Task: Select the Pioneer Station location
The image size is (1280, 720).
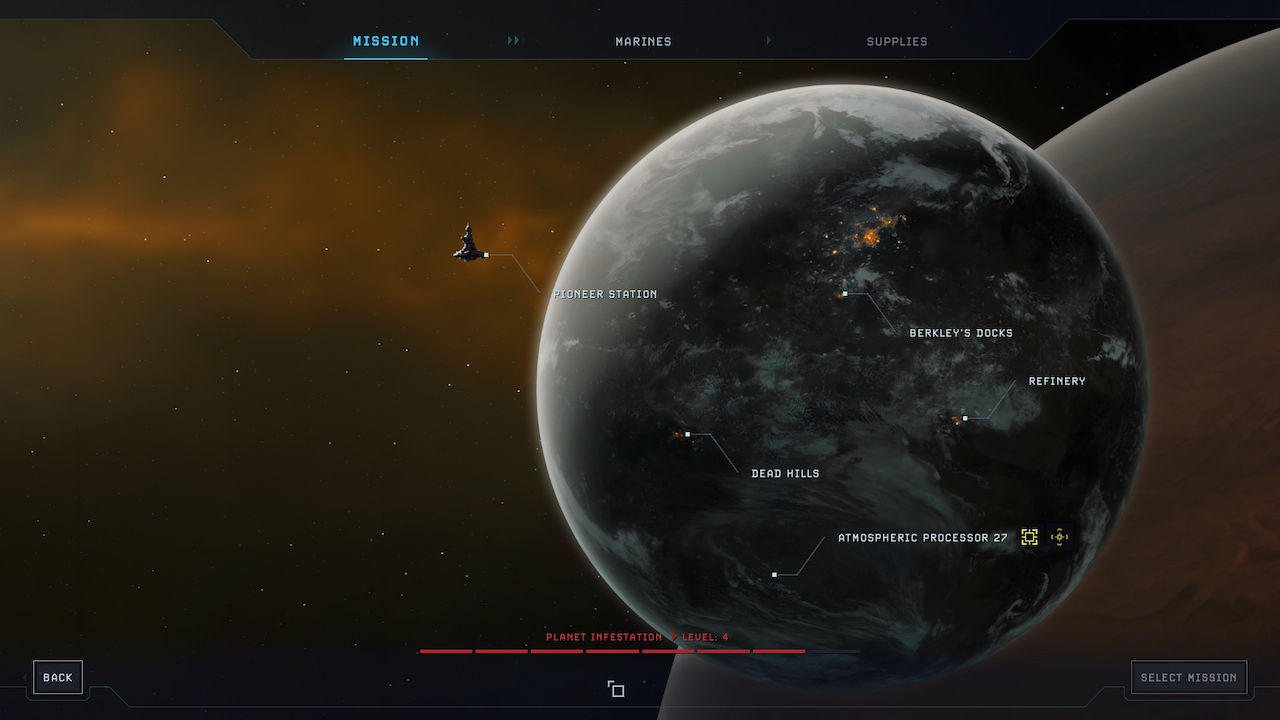Action: pyautogui.click(x=606, y=294)
